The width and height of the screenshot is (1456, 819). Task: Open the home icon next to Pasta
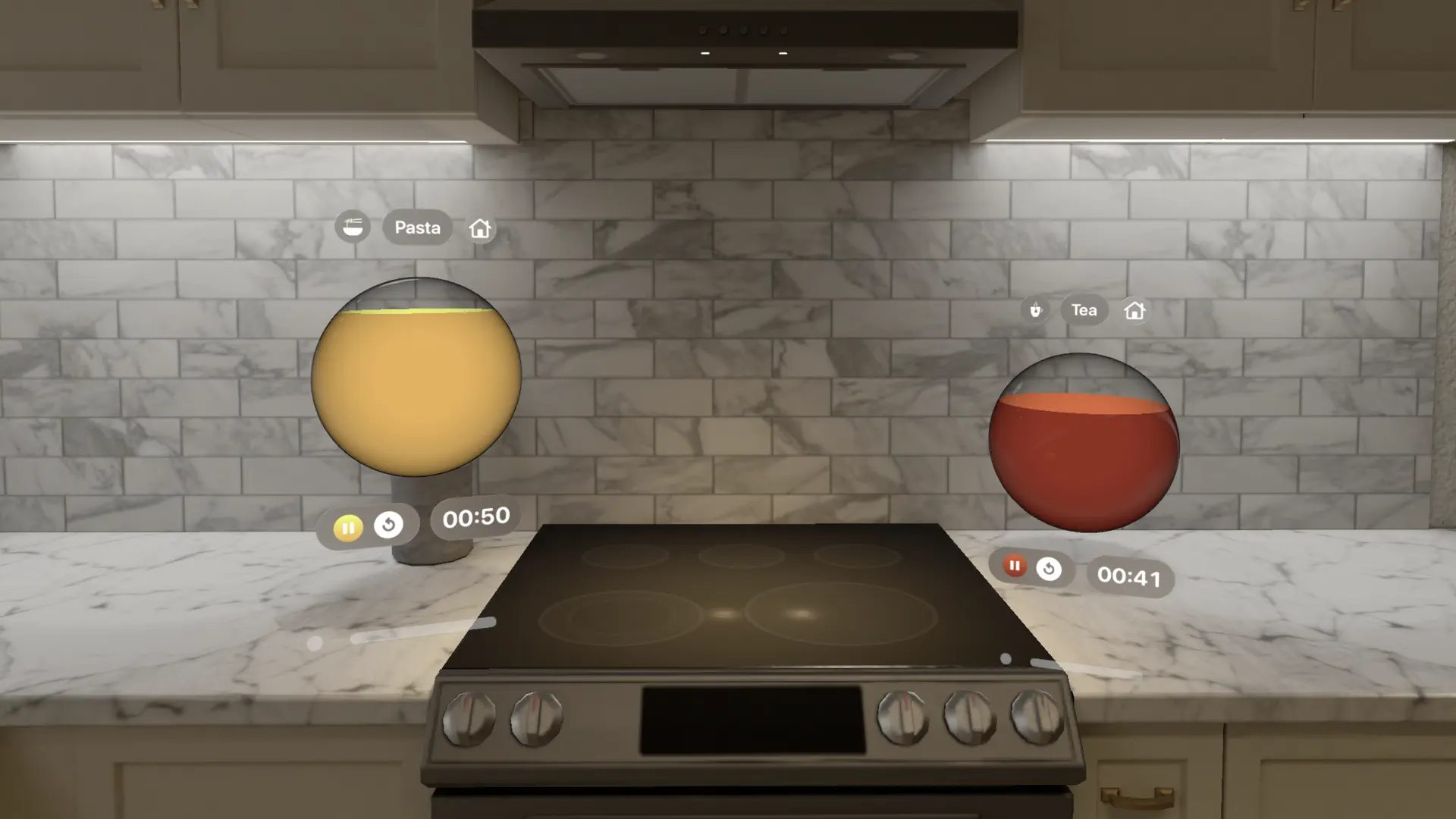coord(479,227)
